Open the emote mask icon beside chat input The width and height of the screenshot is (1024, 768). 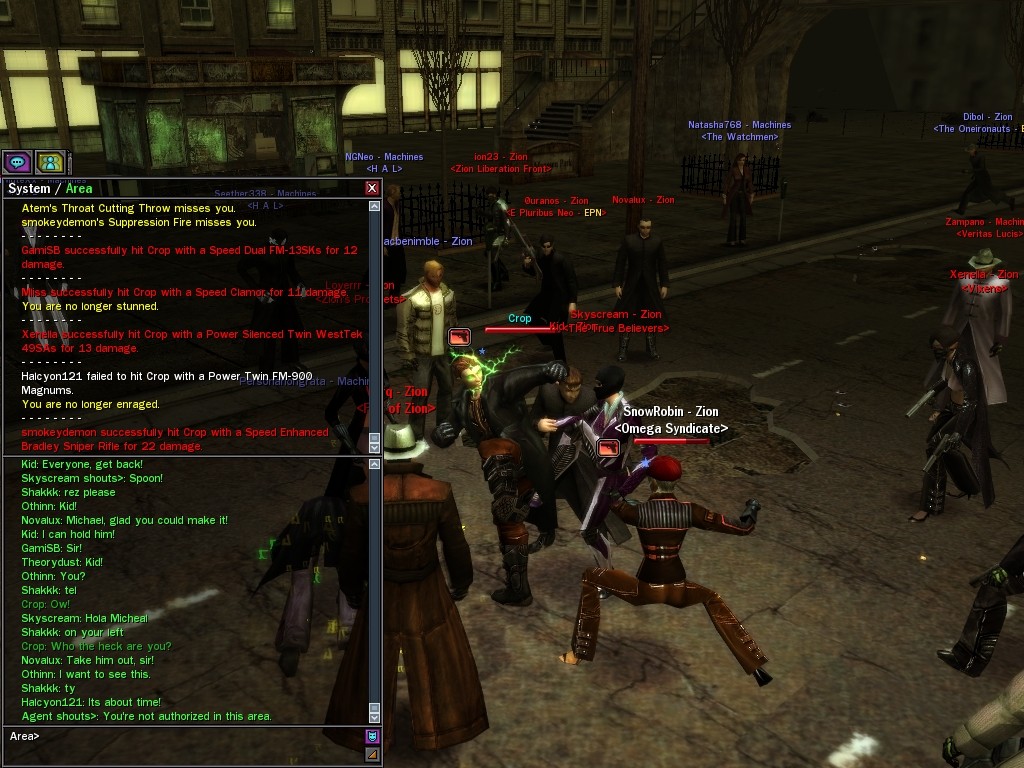pos(372,737)
